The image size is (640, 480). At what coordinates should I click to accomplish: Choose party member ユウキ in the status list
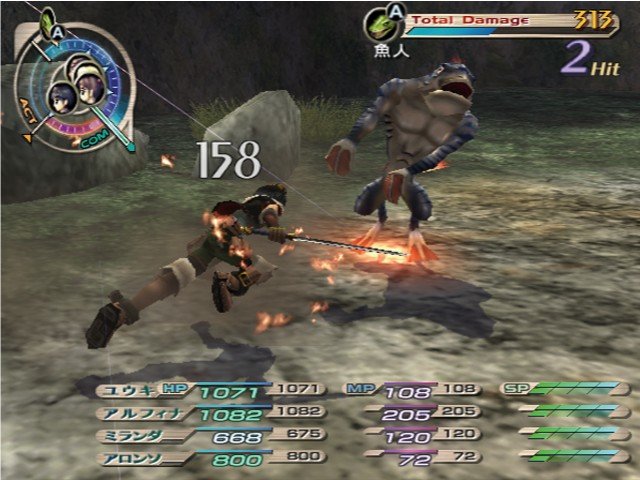(x=121, y=389)
